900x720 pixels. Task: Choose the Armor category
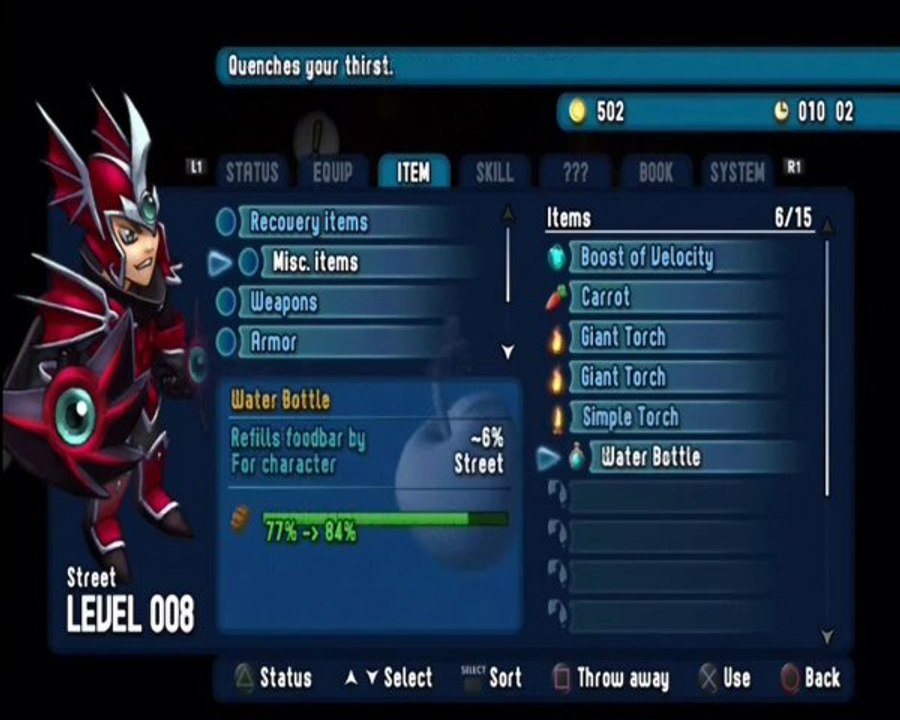pyautogui.click(x=273, y=342)
